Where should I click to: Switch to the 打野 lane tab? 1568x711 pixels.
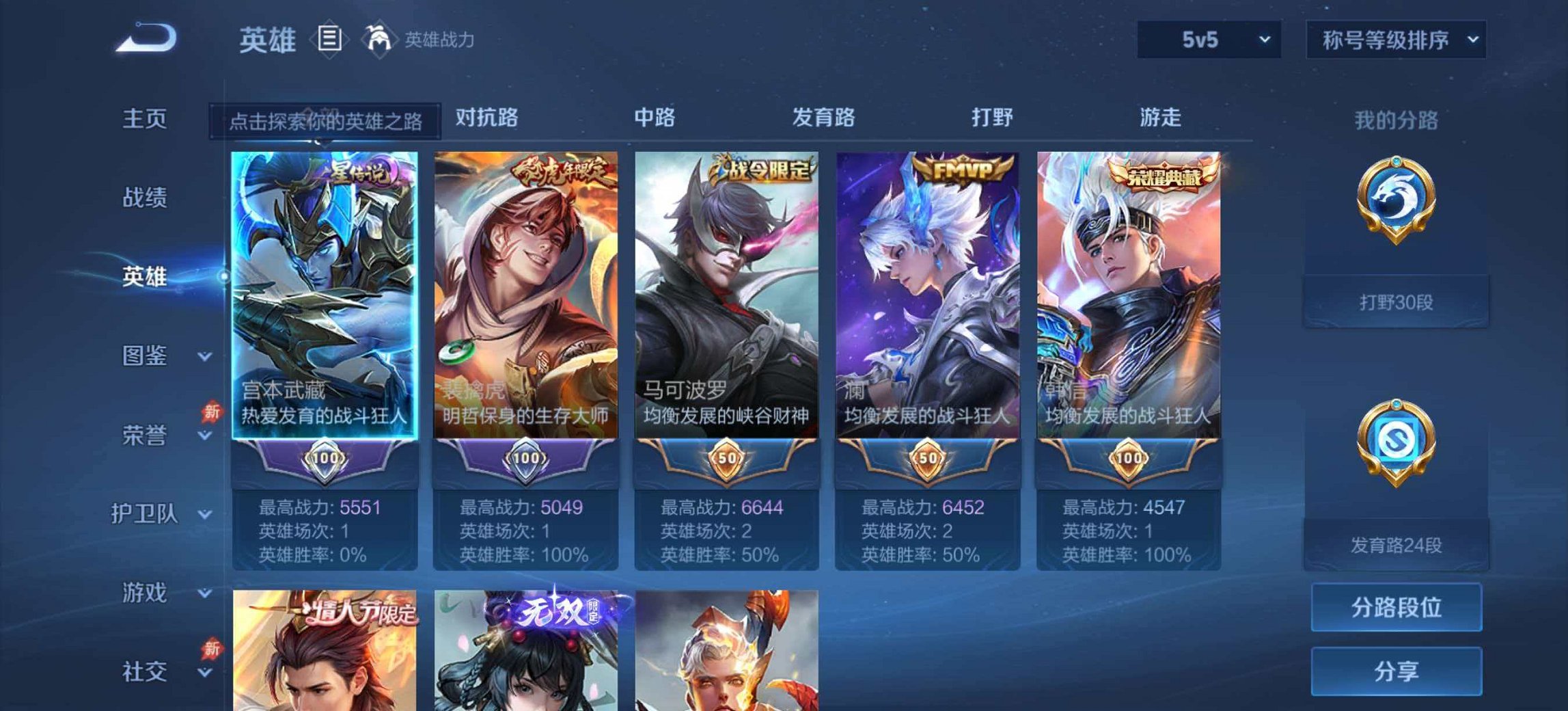(994, 118)
